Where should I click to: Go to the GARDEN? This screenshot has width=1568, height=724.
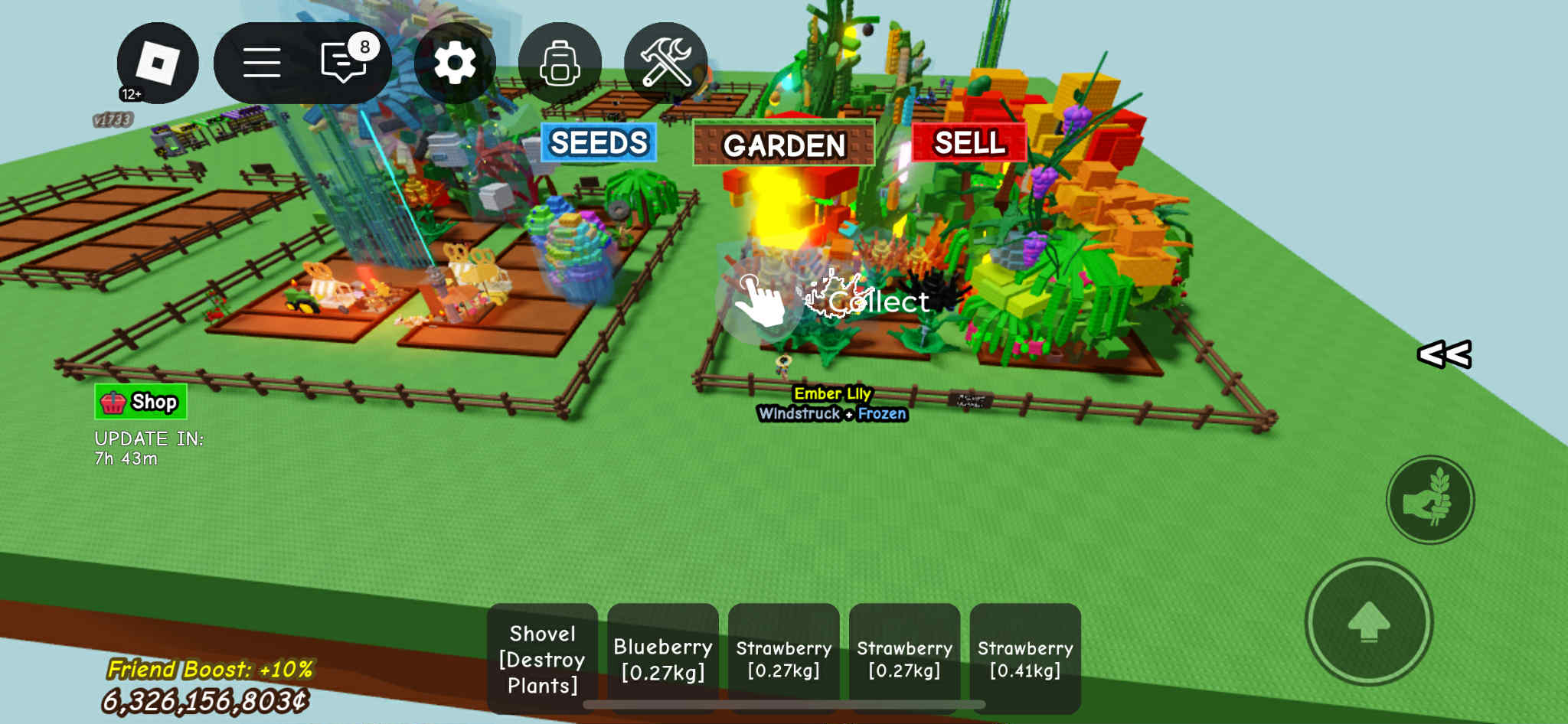click(x=783, y=144)
